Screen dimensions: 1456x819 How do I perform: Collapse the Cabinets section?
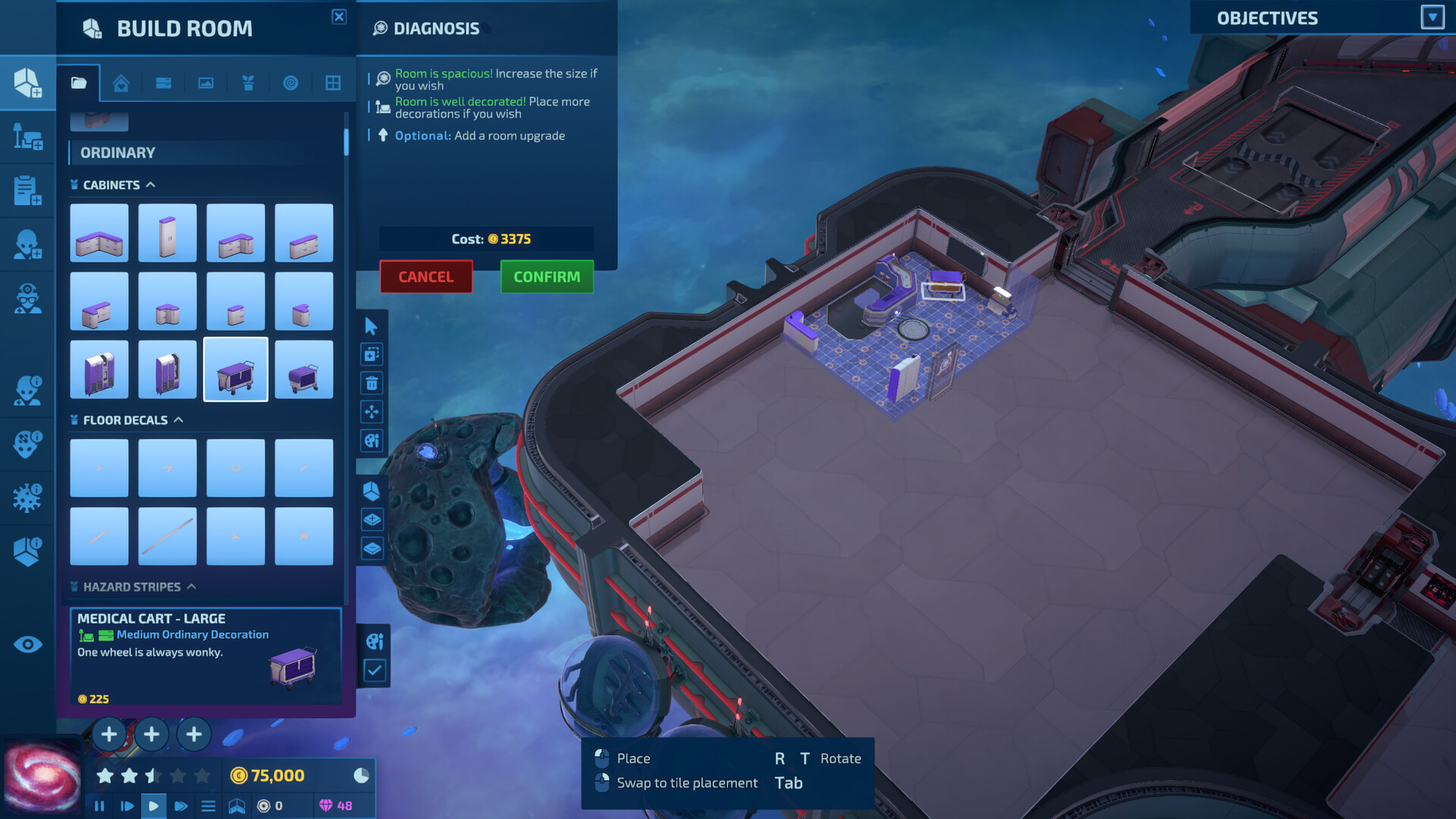pyautogui.click(x=152, y=184)
